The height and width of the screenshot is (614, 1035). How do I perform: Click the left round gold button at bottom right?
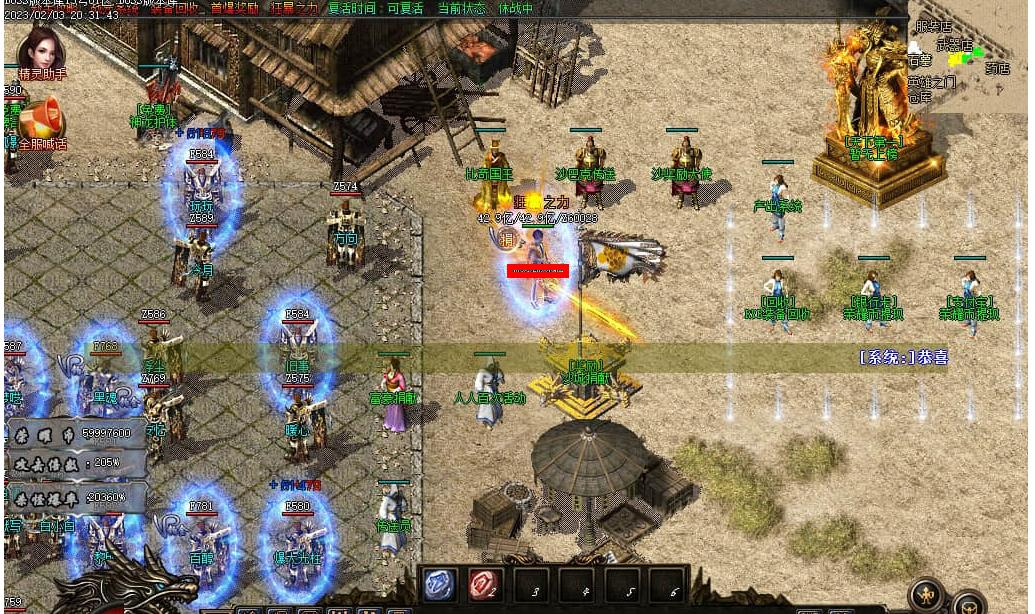(927, 596)
